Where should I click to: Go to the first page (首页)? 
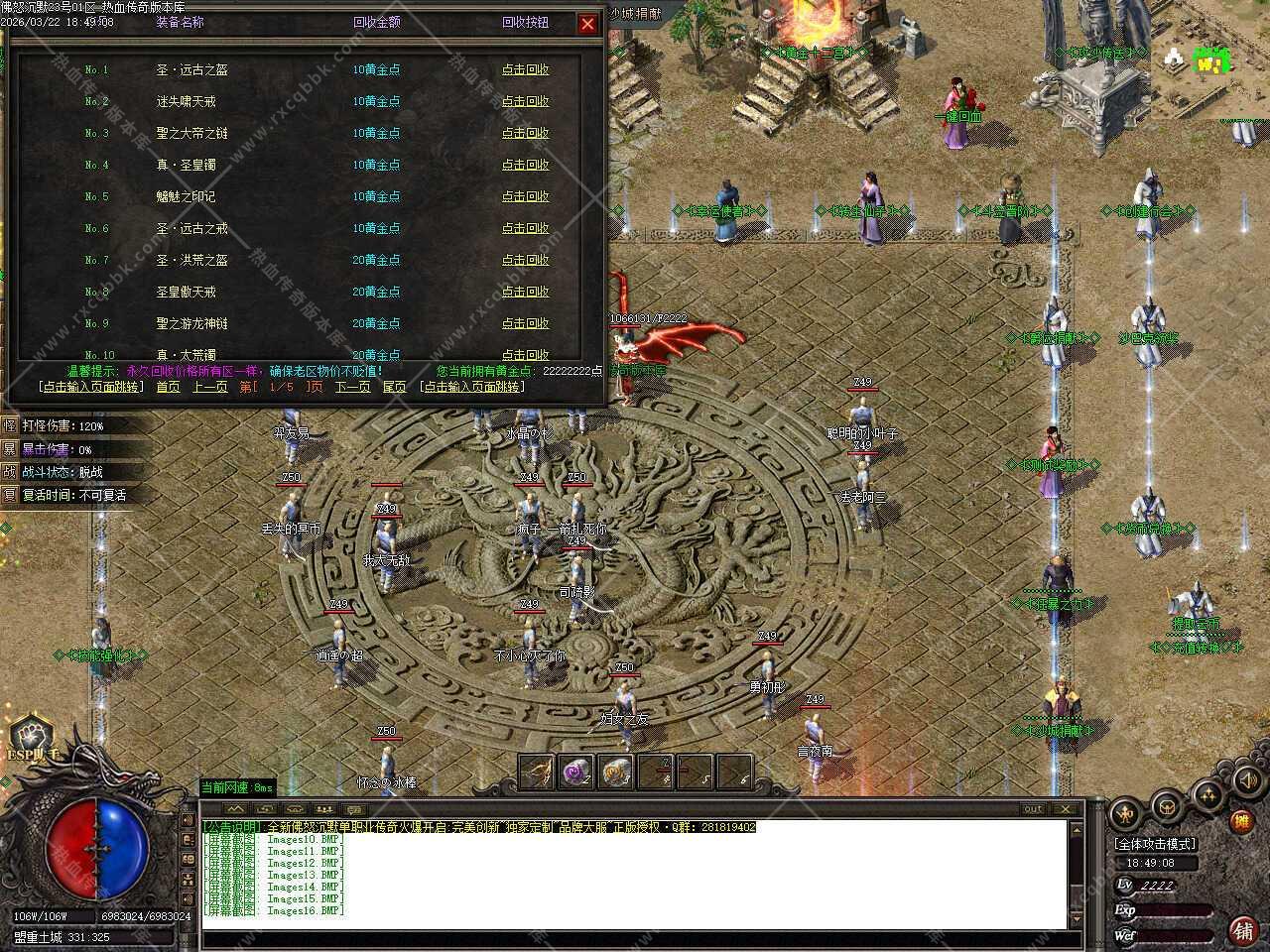tap(168, 387)
